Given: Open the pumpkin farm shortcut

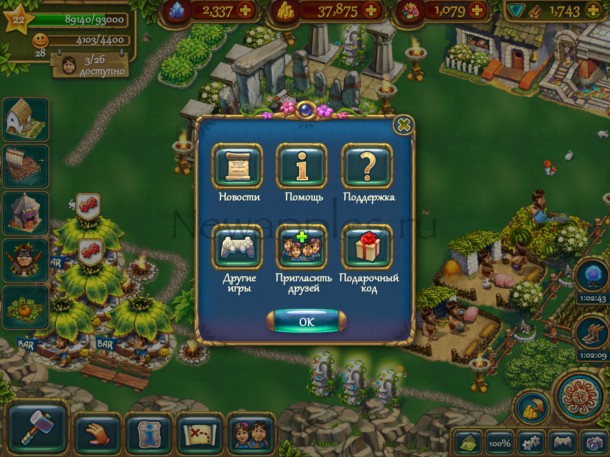Looking at the screenshot, I should tap(25, 307).
